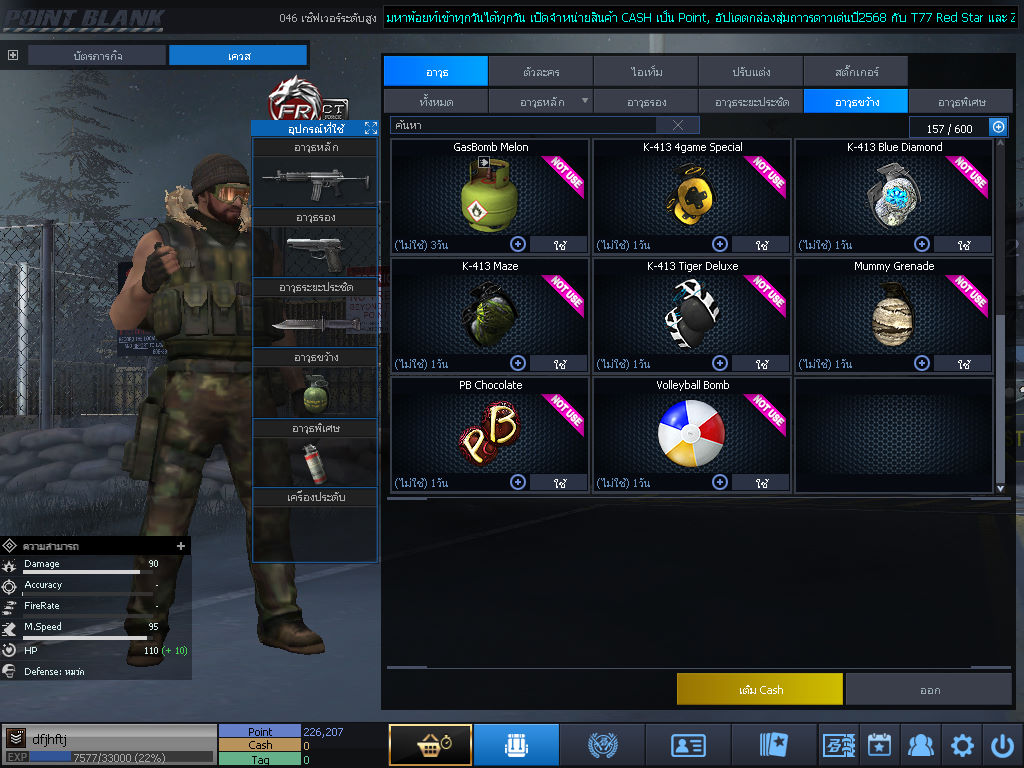Open the settings gear icon
1024x768 pixels.
click(962, 745)
